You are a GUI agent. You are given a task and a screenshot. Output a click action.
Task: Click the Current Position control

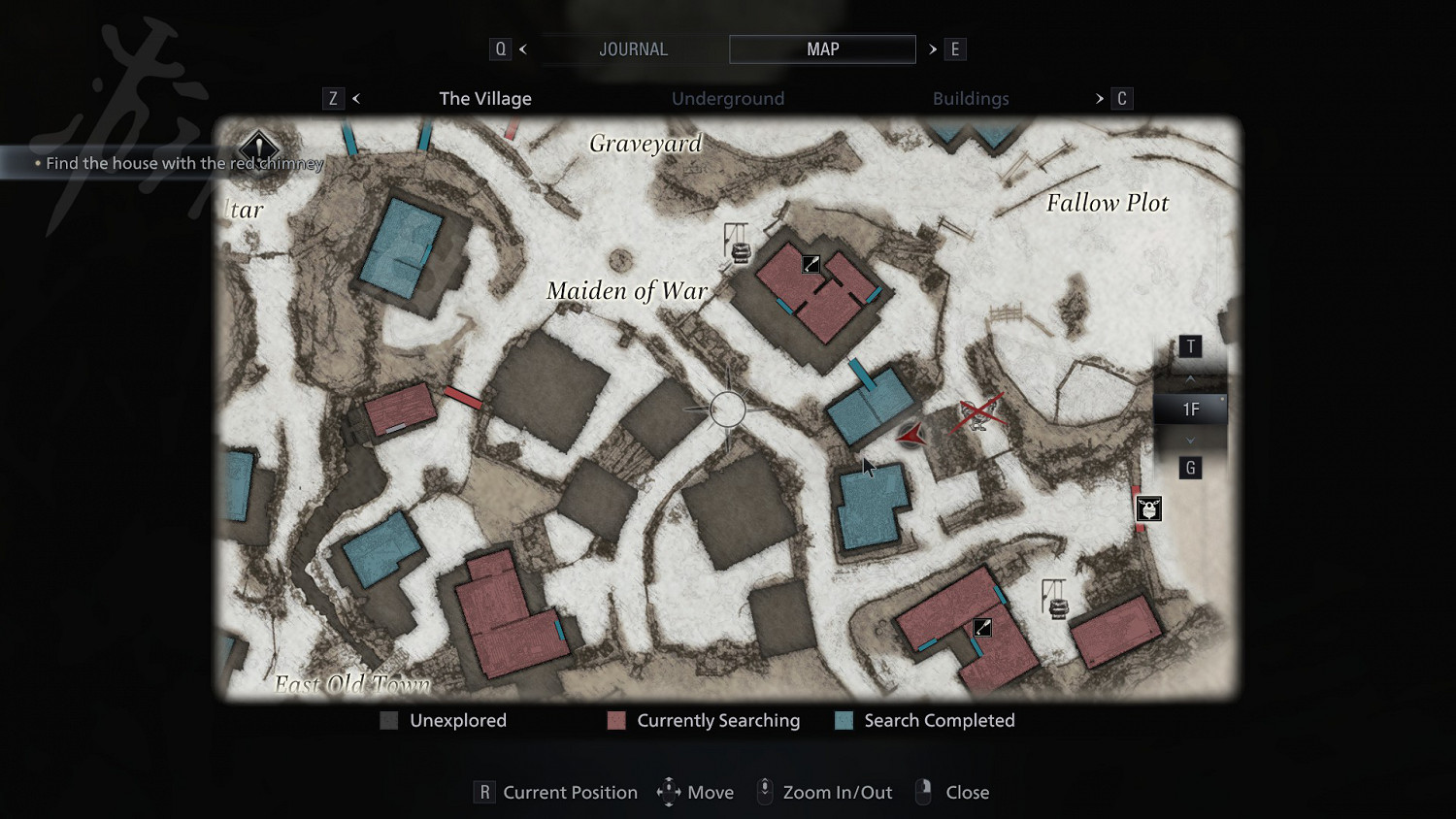556,792
